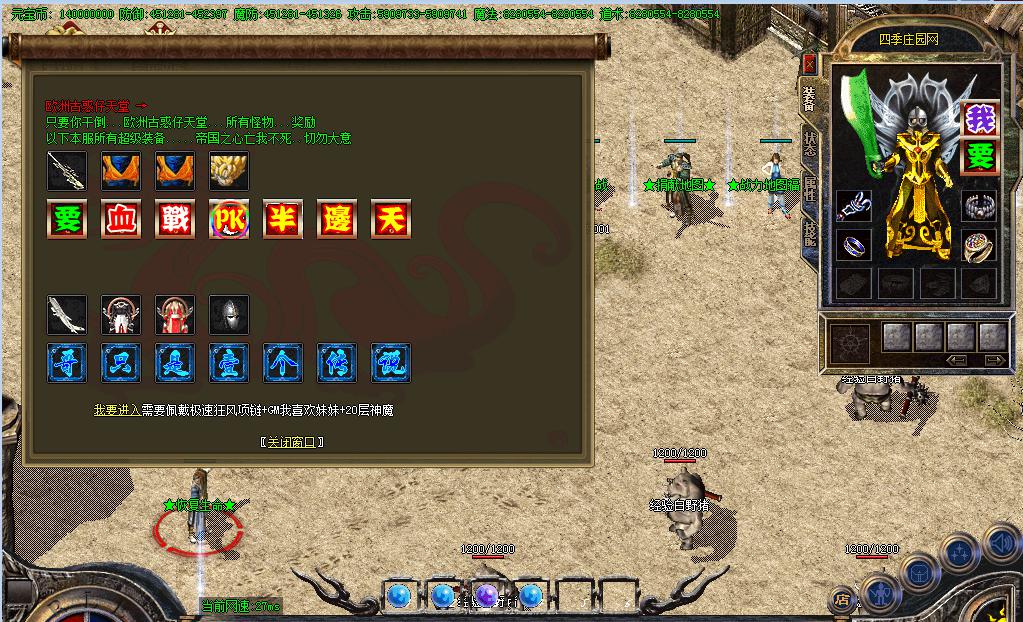Close the character equipment panel
1023x622 pixels.
point(809,64)
